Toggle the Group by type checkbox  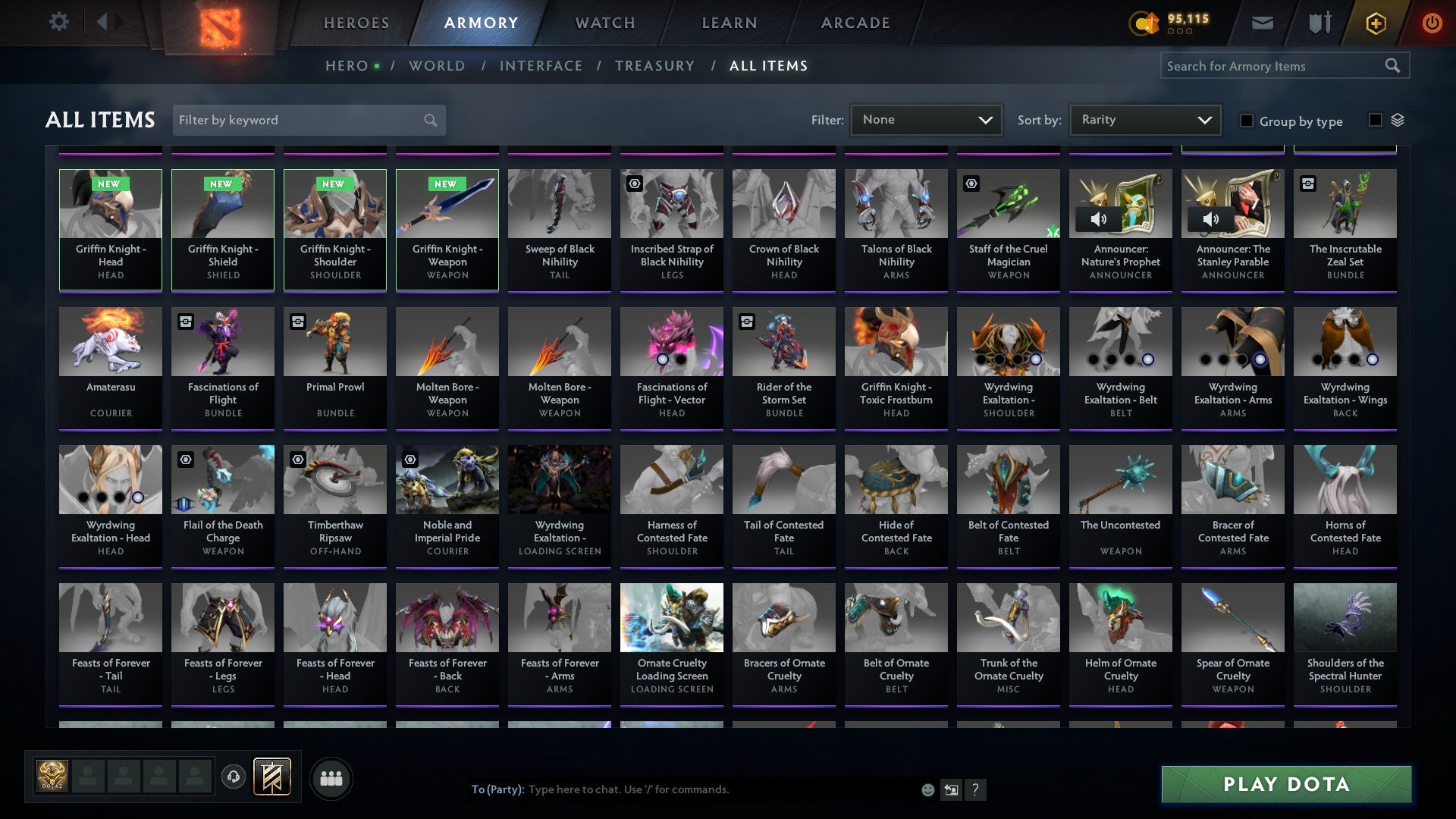coord(1247,121)
